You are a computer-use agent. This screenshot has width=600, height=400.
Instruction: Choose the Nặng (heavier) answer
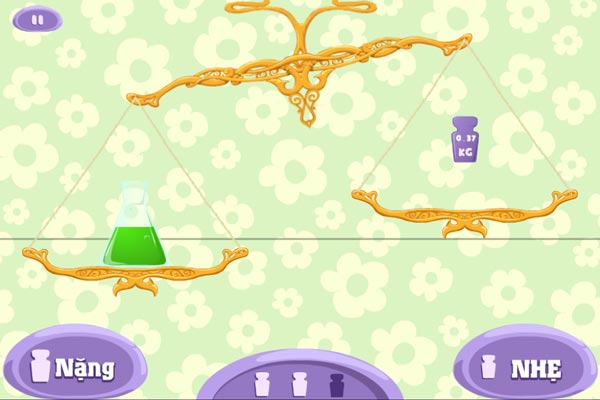pos(73,366)
